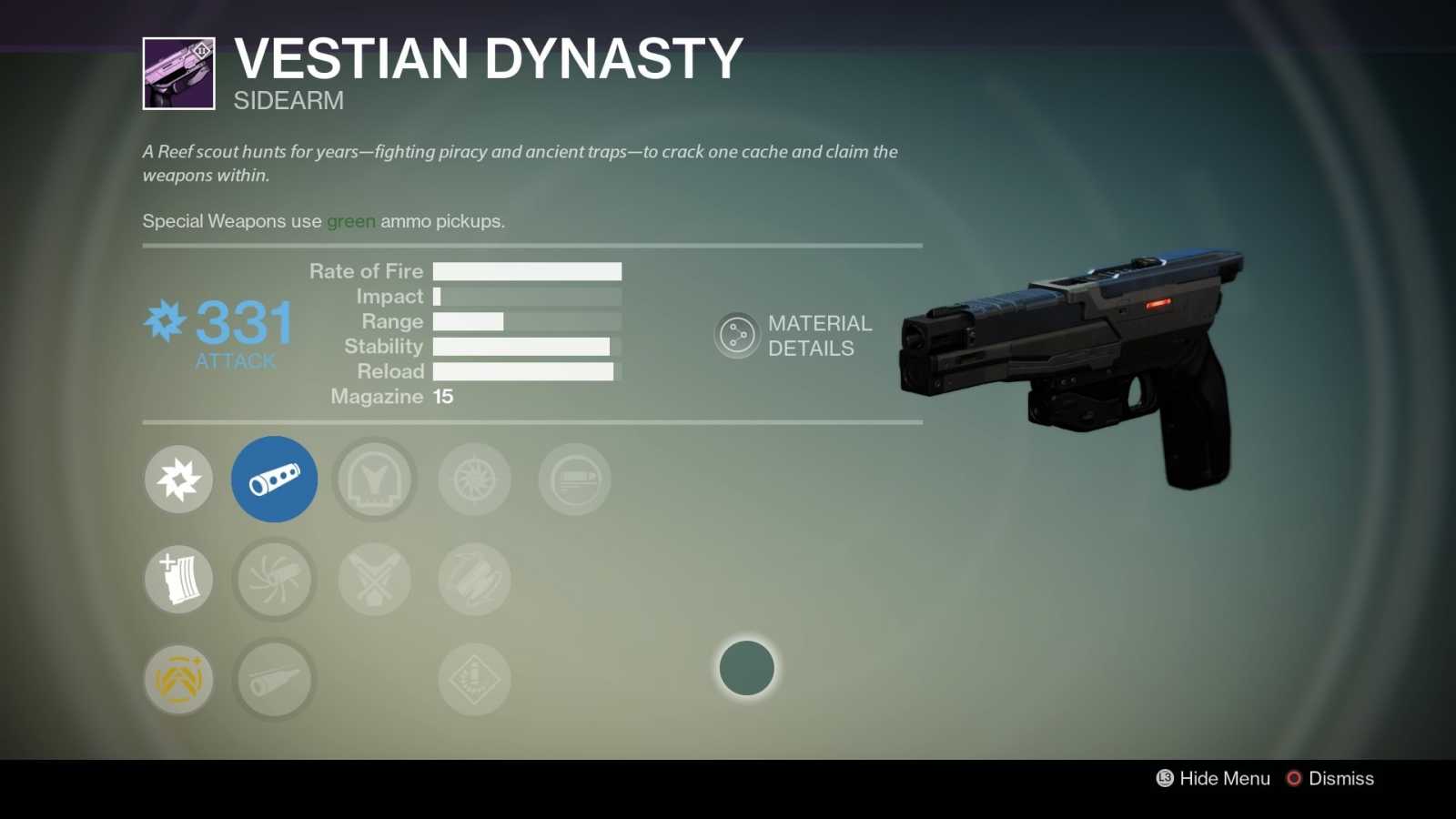Screen dimensions: 1456x819
Task: Toggle the extended magazine perk
Action: click(x=178, y=579)
